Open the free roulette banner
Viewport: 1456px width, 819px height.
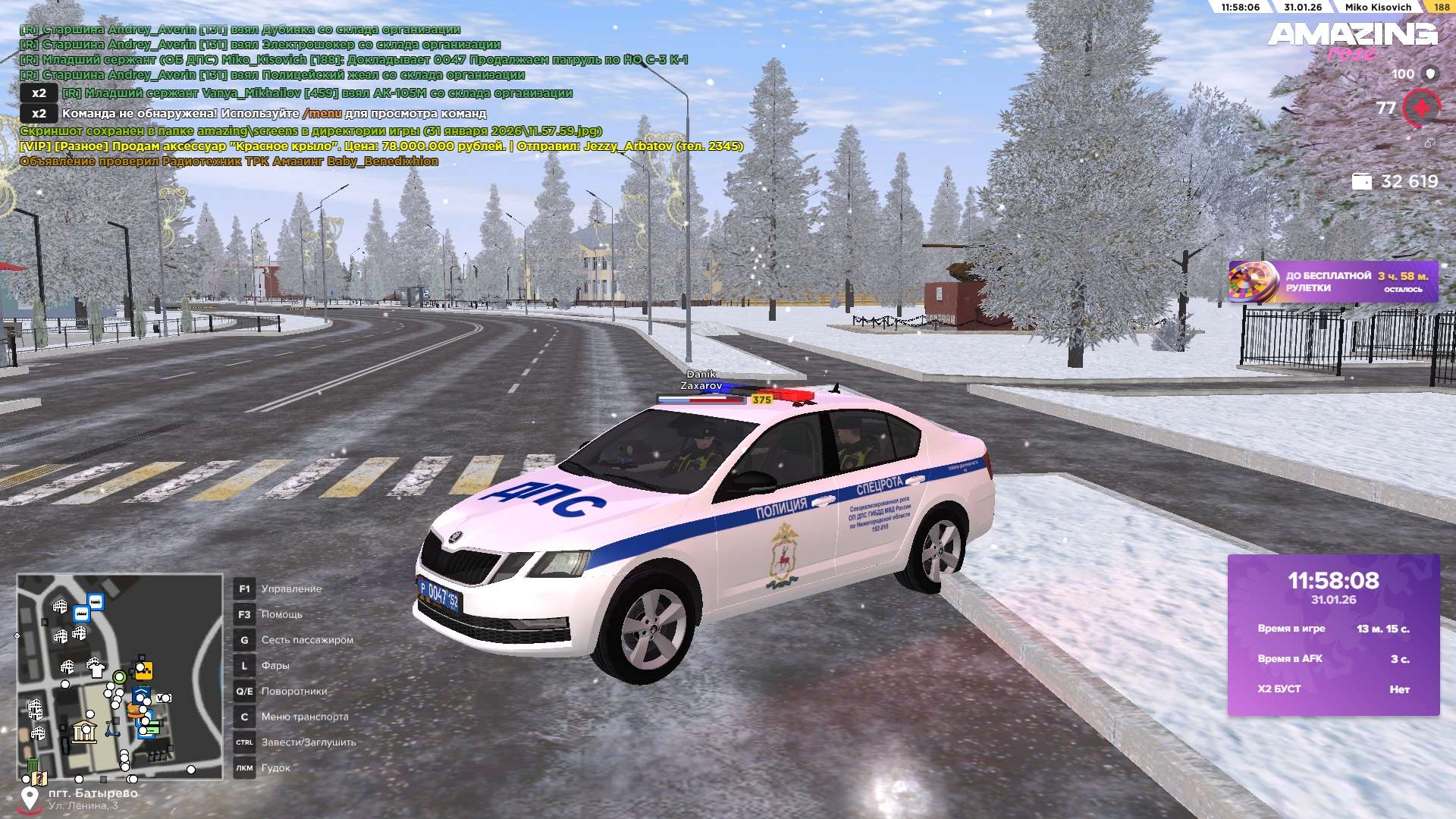click(1332, 282)
